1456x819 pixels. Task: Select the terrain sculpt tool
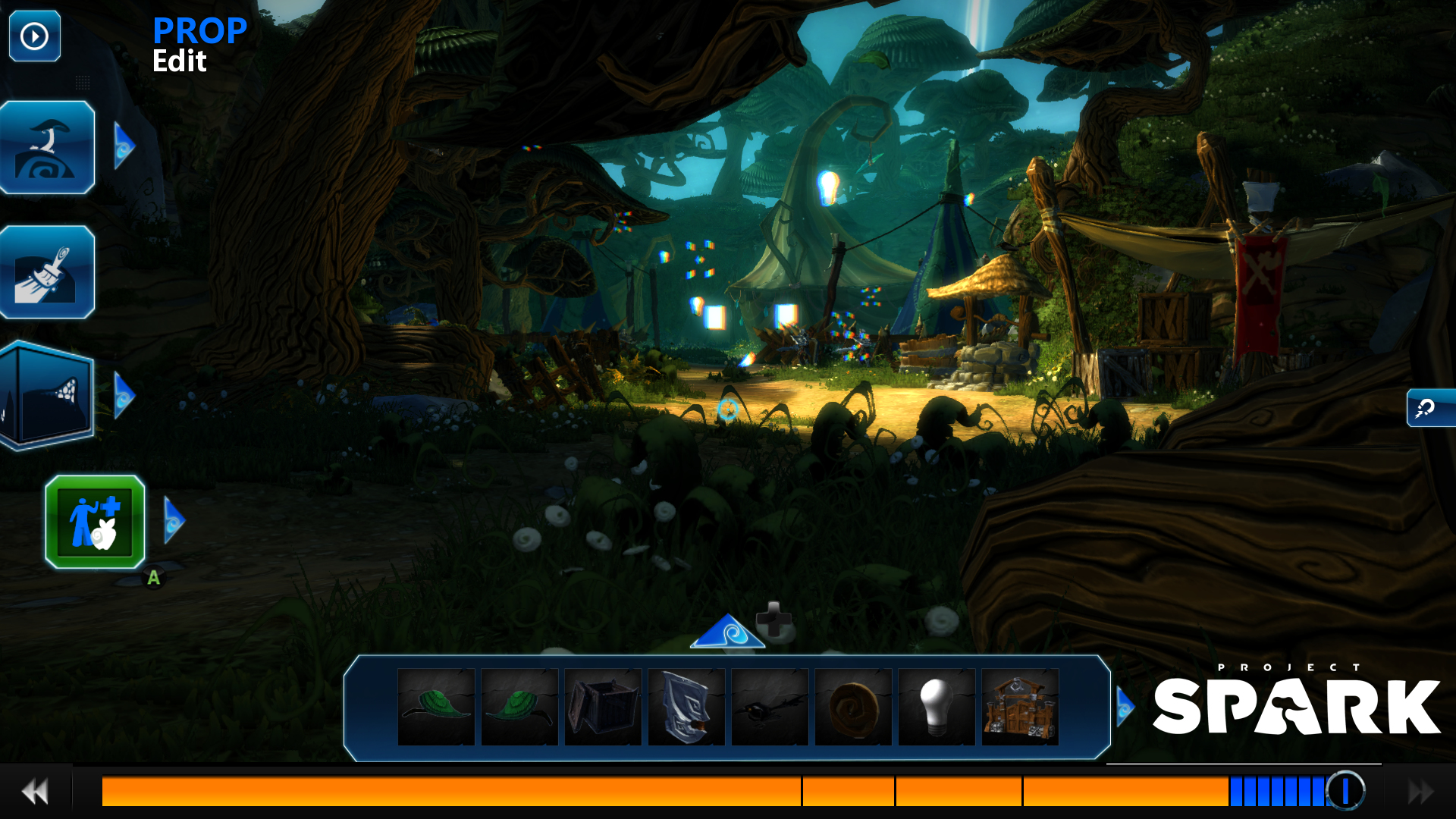point(47,147)
